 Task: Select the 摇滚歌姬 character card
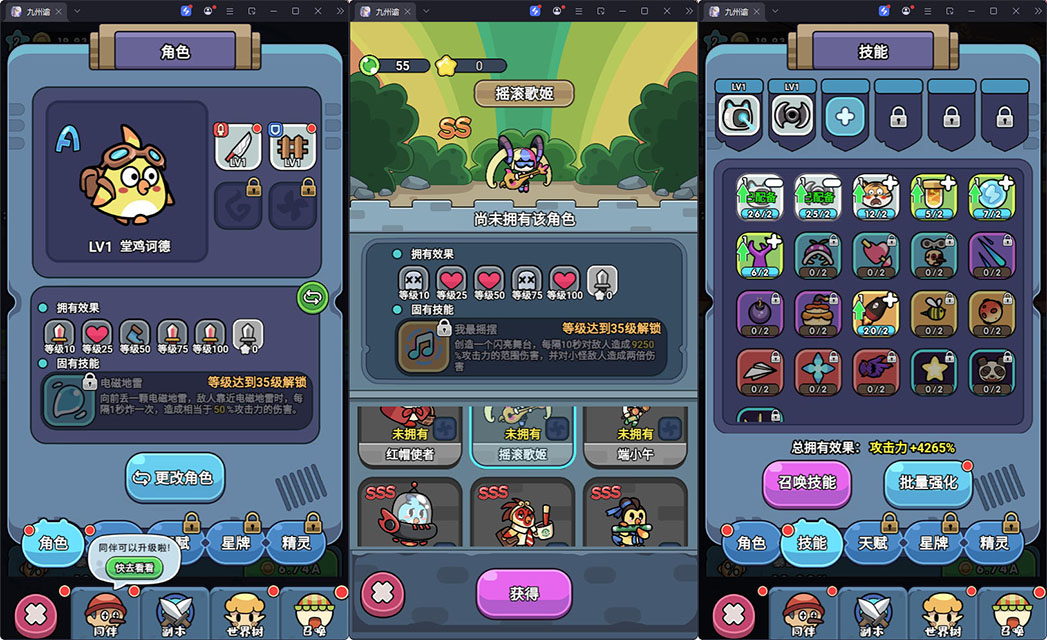(522, 437)
